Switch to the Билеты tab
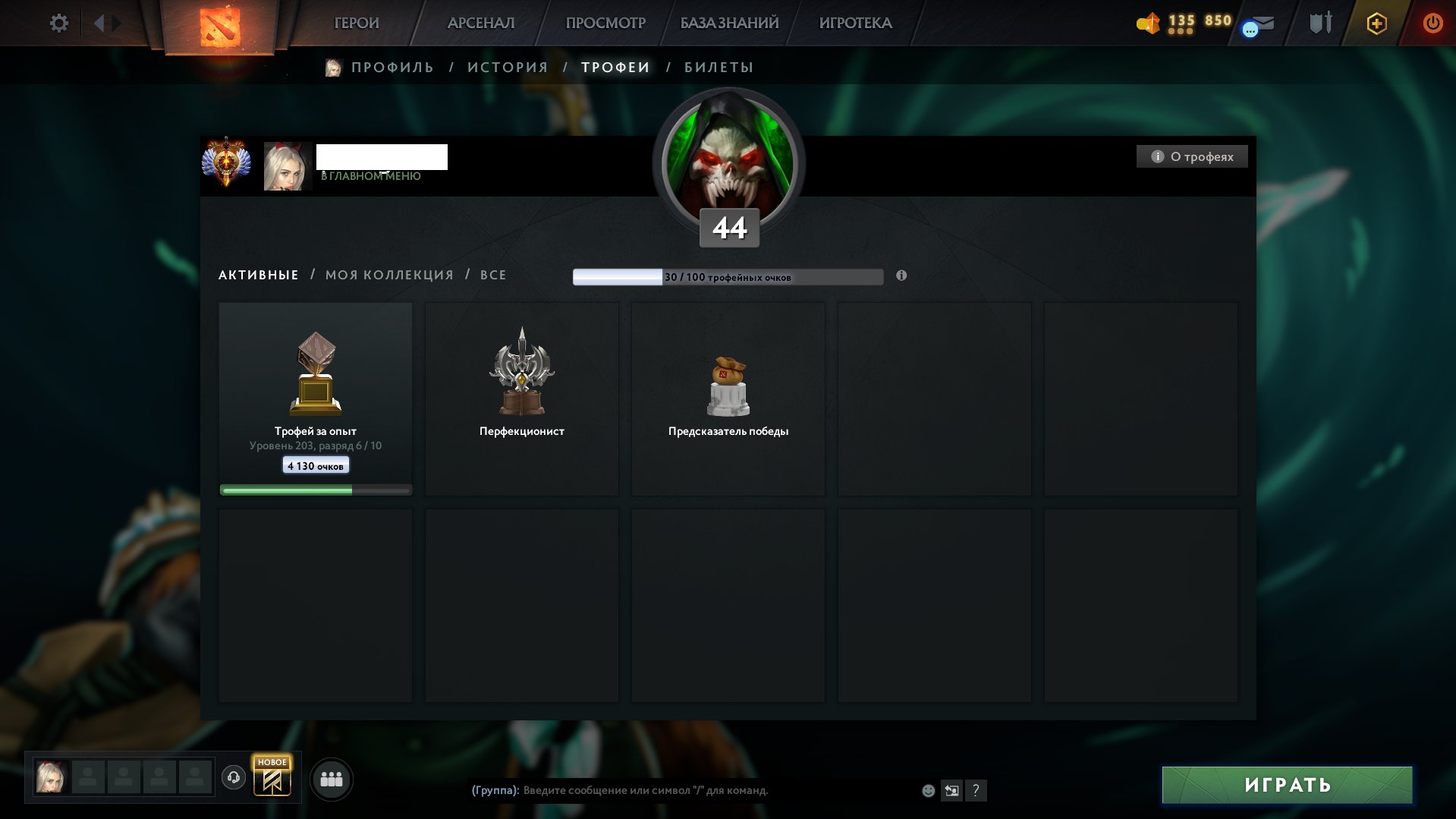This screenshot has height=819, width=1456. tap(719, 68)
